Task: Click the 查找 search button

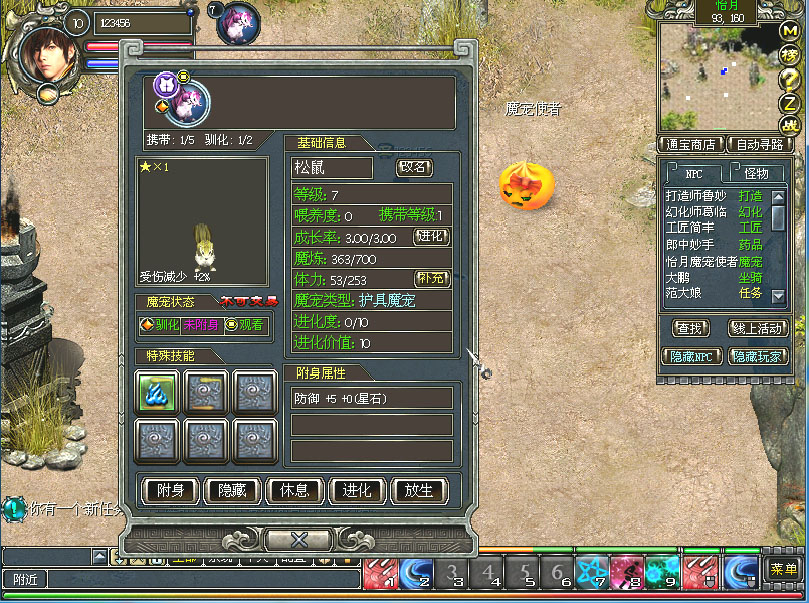Action: click(689, 327)
